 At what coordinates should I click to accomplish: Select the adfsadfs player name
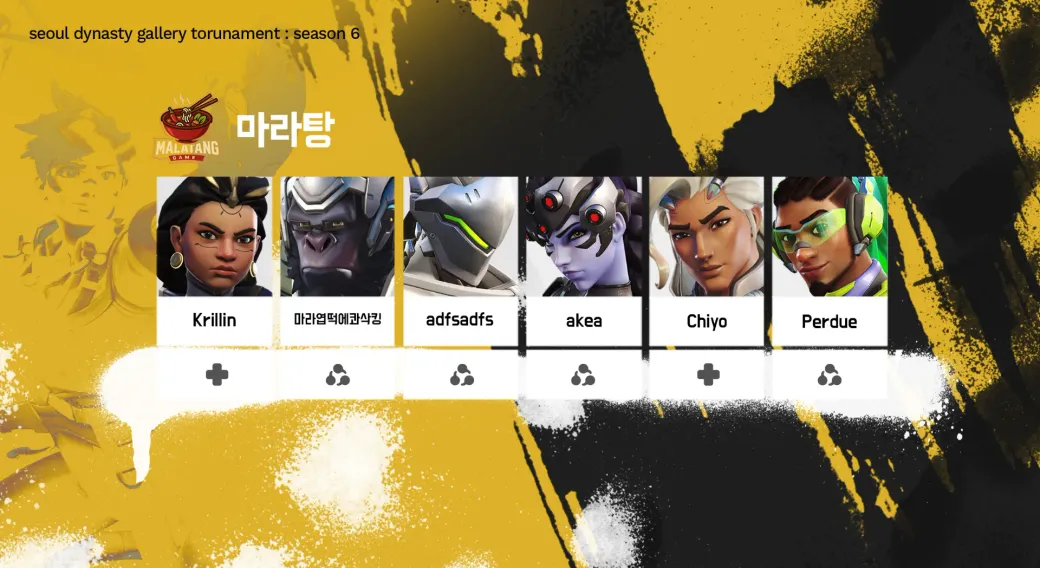[460, 321]
